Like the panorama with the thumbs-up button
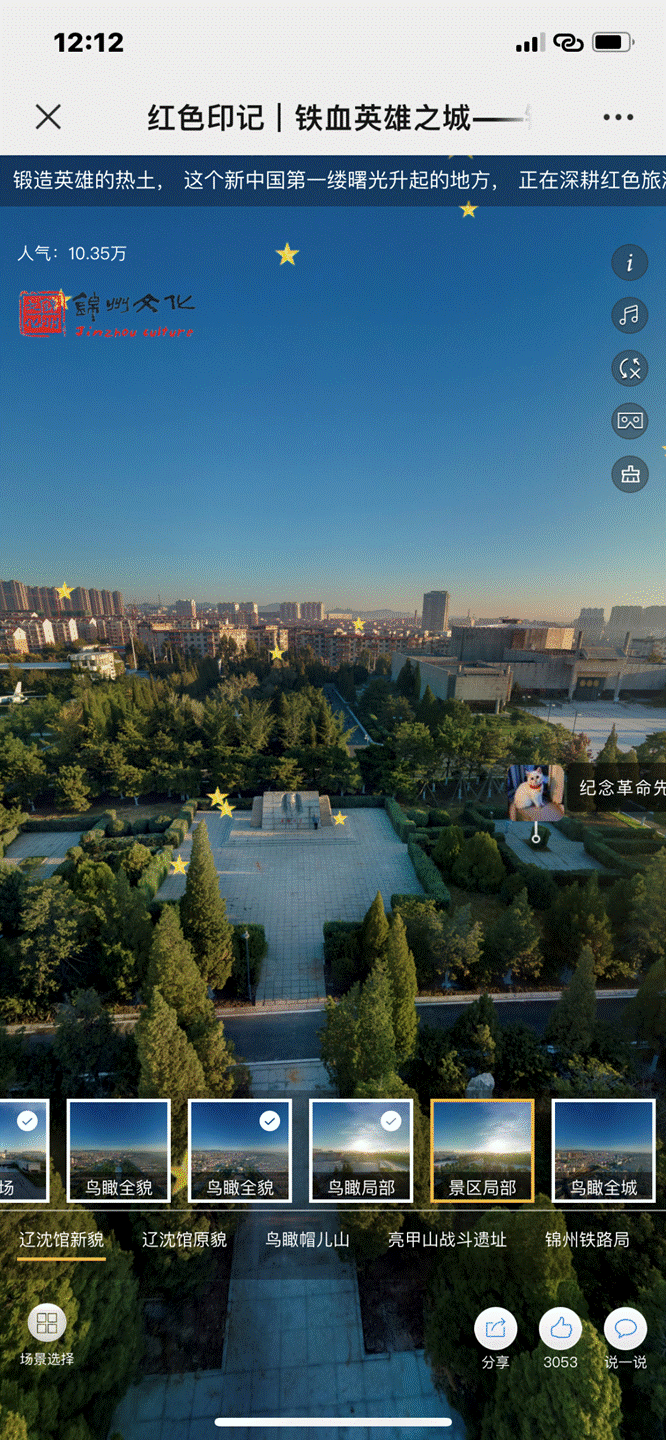Image resolution: width=666 pixels, height=1440 pixels. [x=560, y=1336]
